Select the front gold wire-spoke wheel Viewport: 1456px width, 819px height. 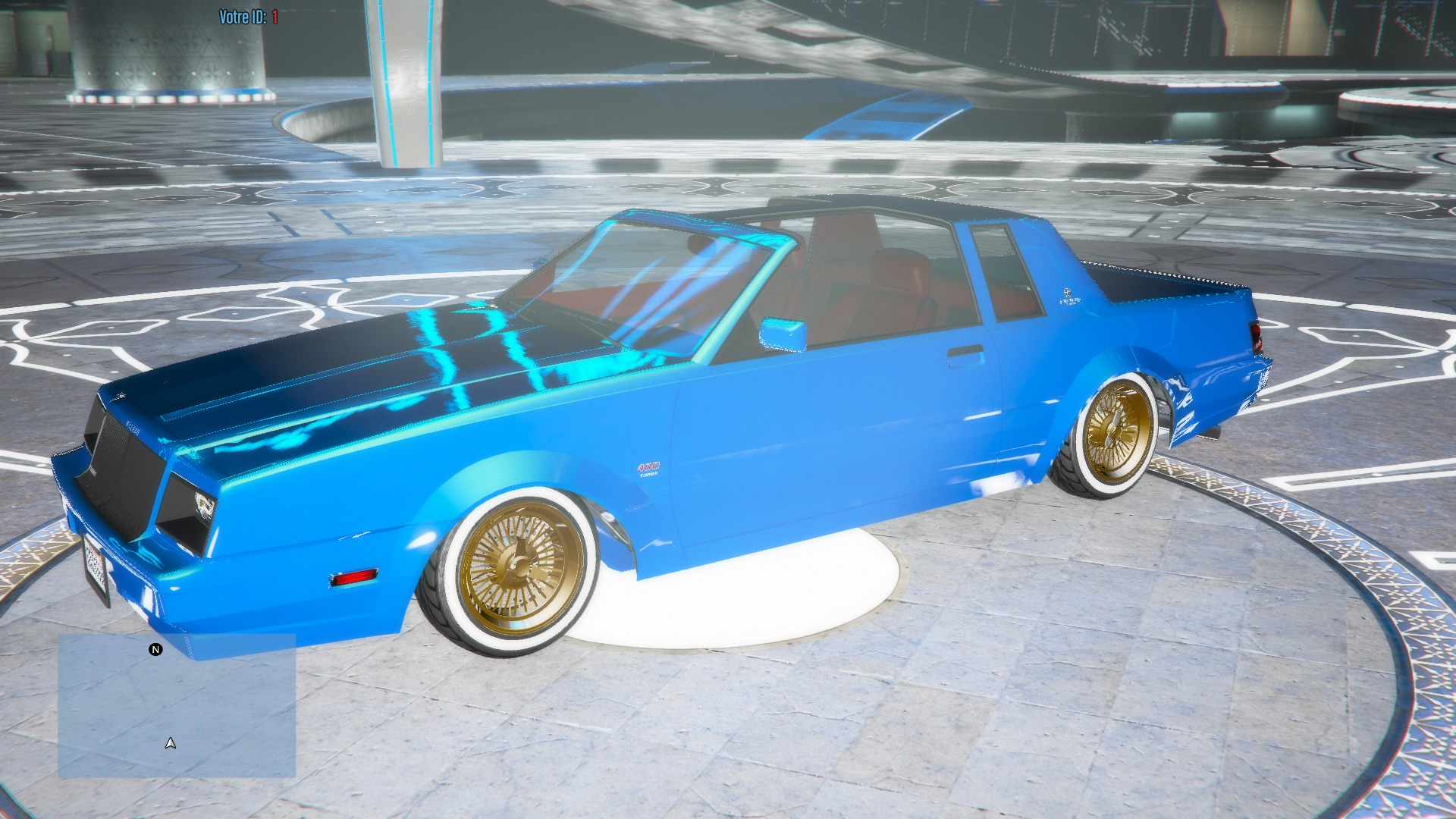(x=519, y=565)
